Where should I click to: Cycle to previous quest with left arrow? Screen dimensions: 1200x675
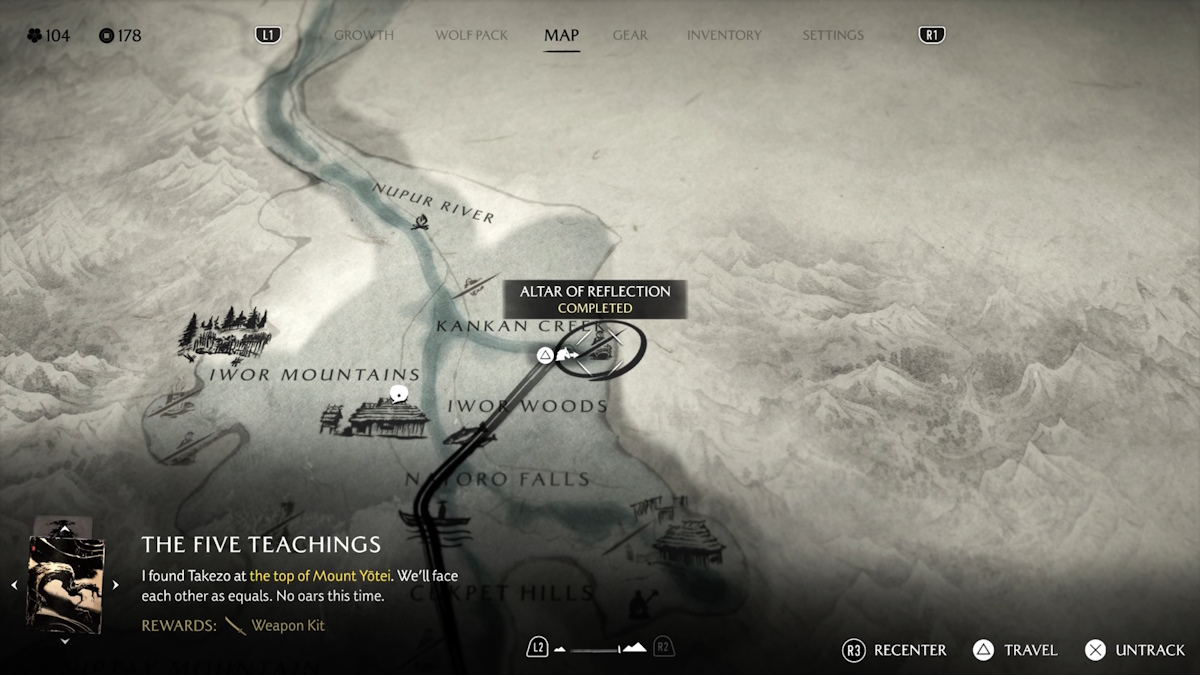click(14, 585)
